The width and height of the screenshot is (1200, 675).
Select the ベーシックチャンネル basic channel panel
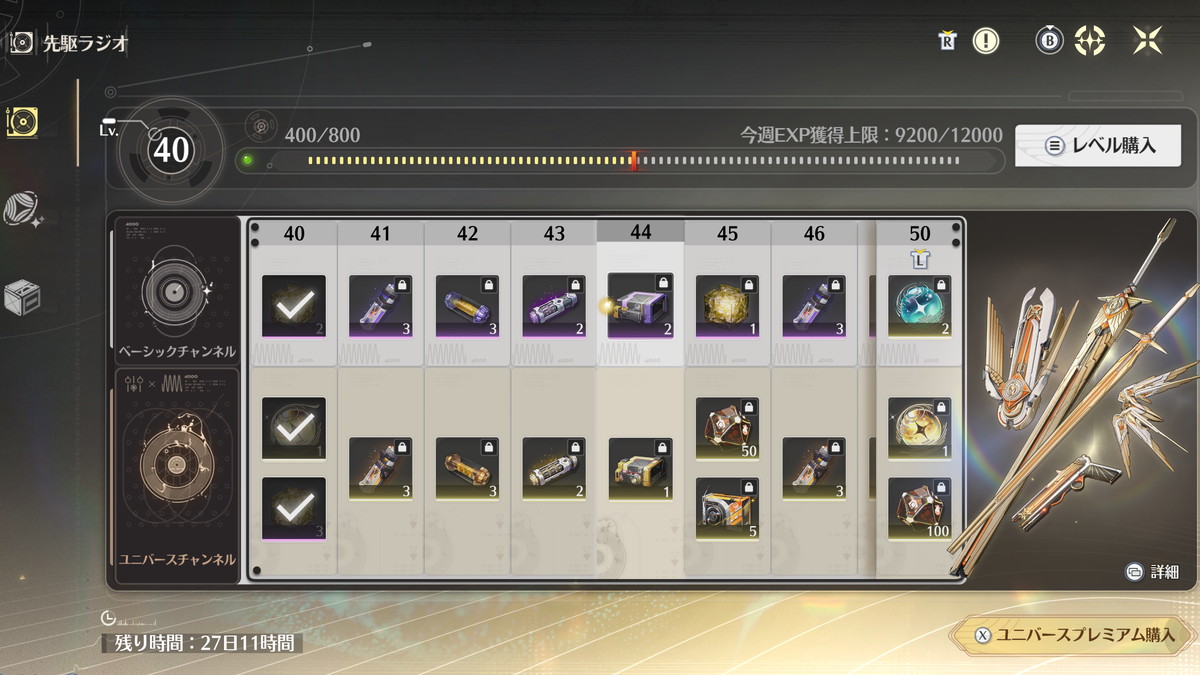coord(175,292)
